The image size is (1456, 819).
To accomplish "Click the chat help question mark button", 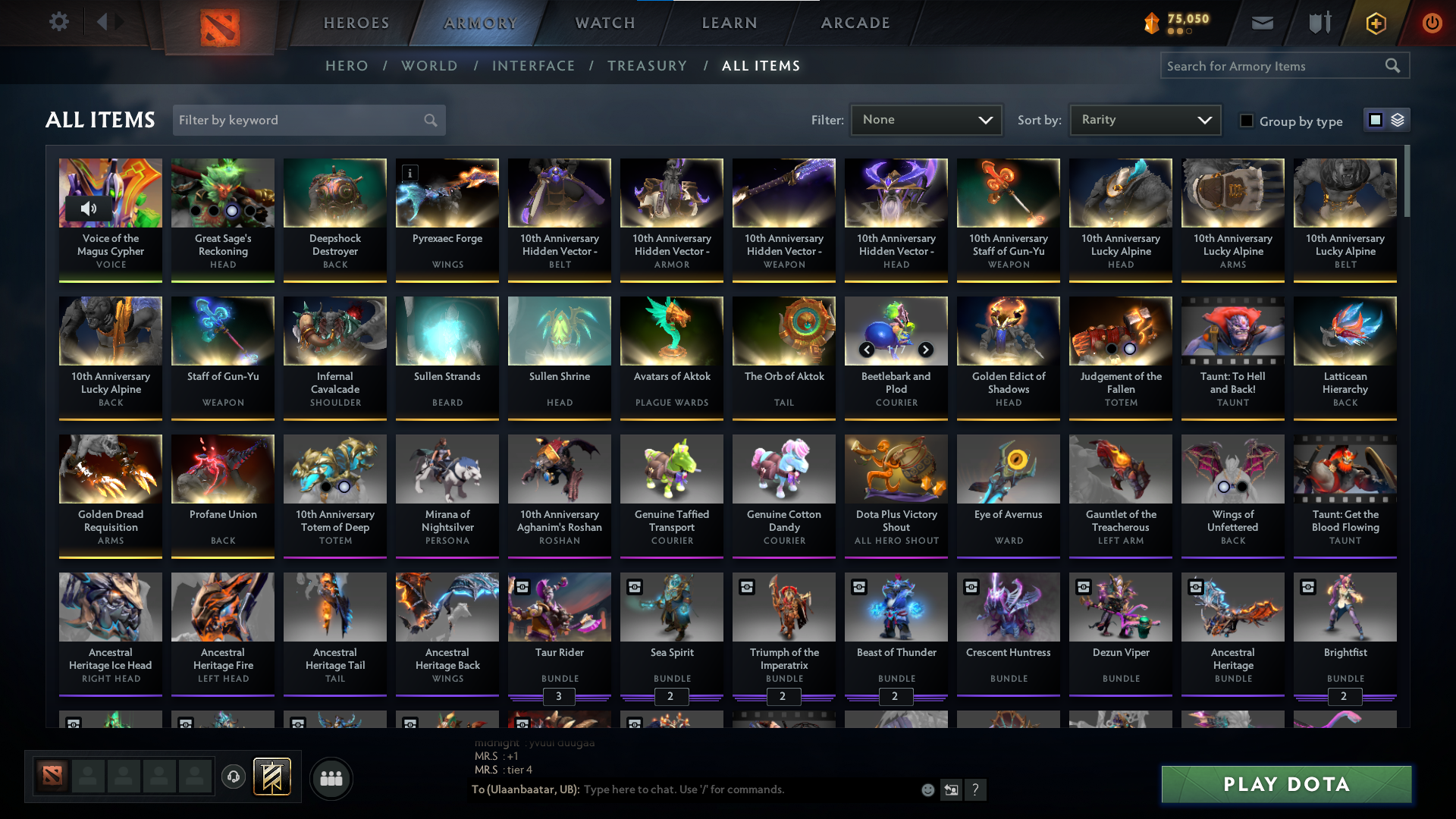I will coord(976,789).
